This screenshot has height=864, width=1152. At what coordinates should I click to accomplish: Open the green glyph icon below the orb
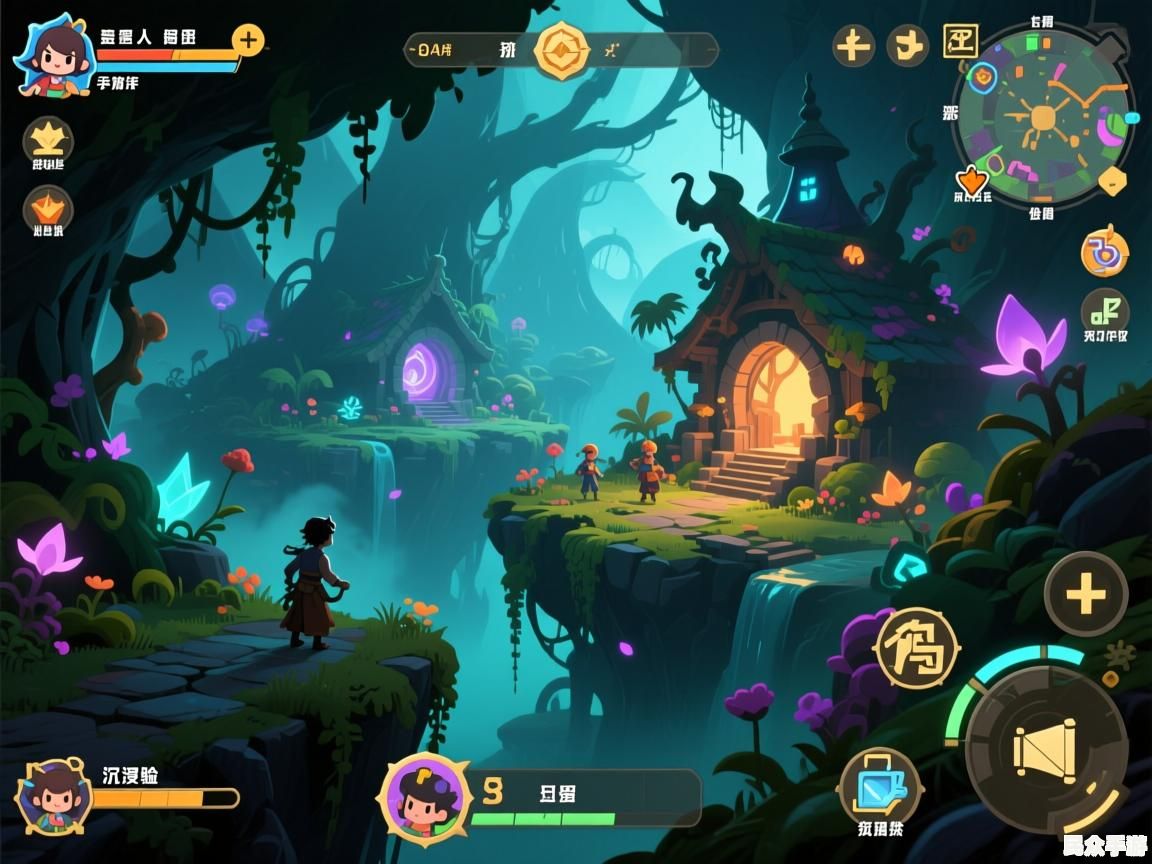(1105, 310)
